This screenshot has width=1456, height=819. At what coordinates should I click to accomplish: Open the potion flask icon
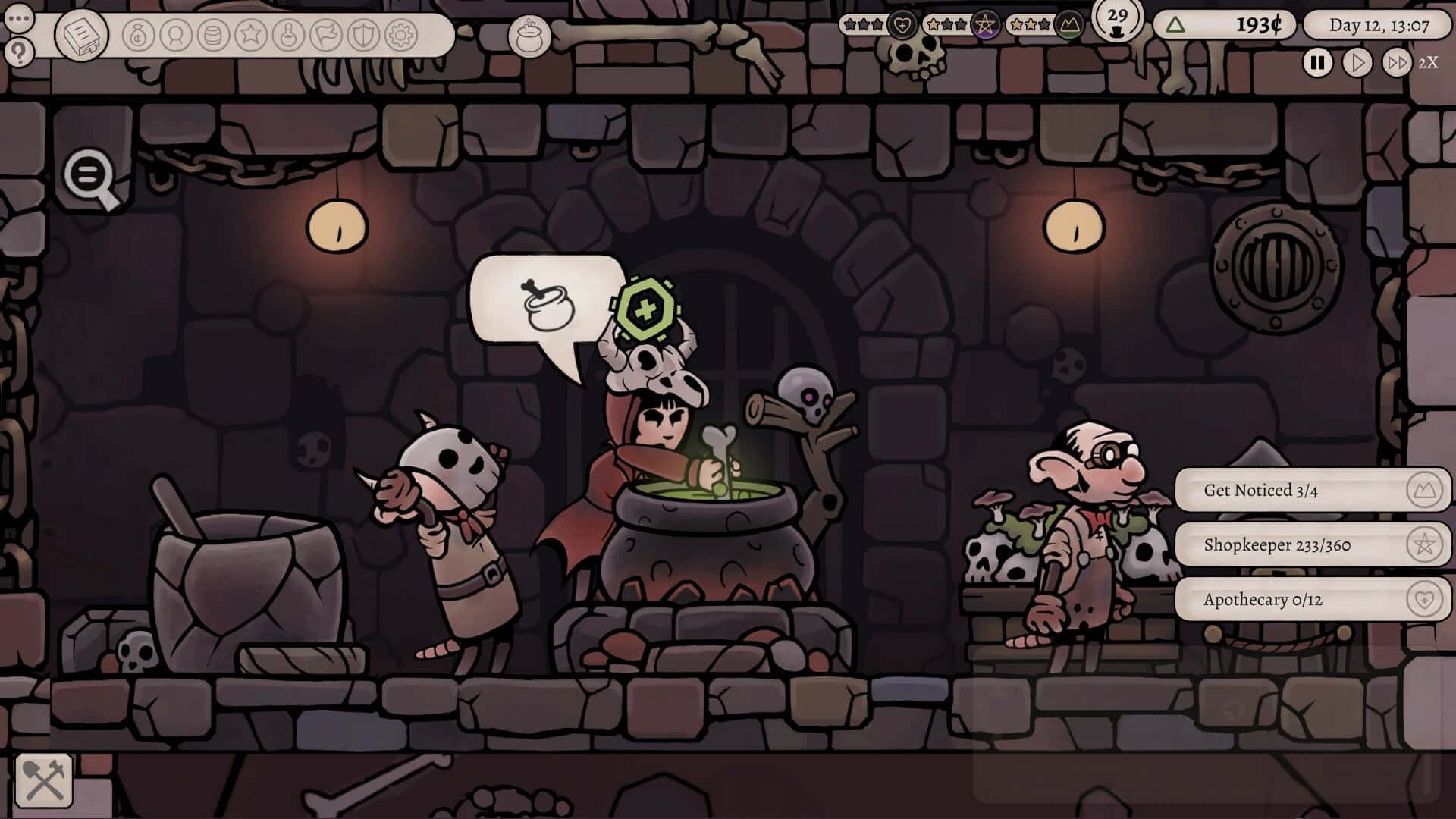288,35
